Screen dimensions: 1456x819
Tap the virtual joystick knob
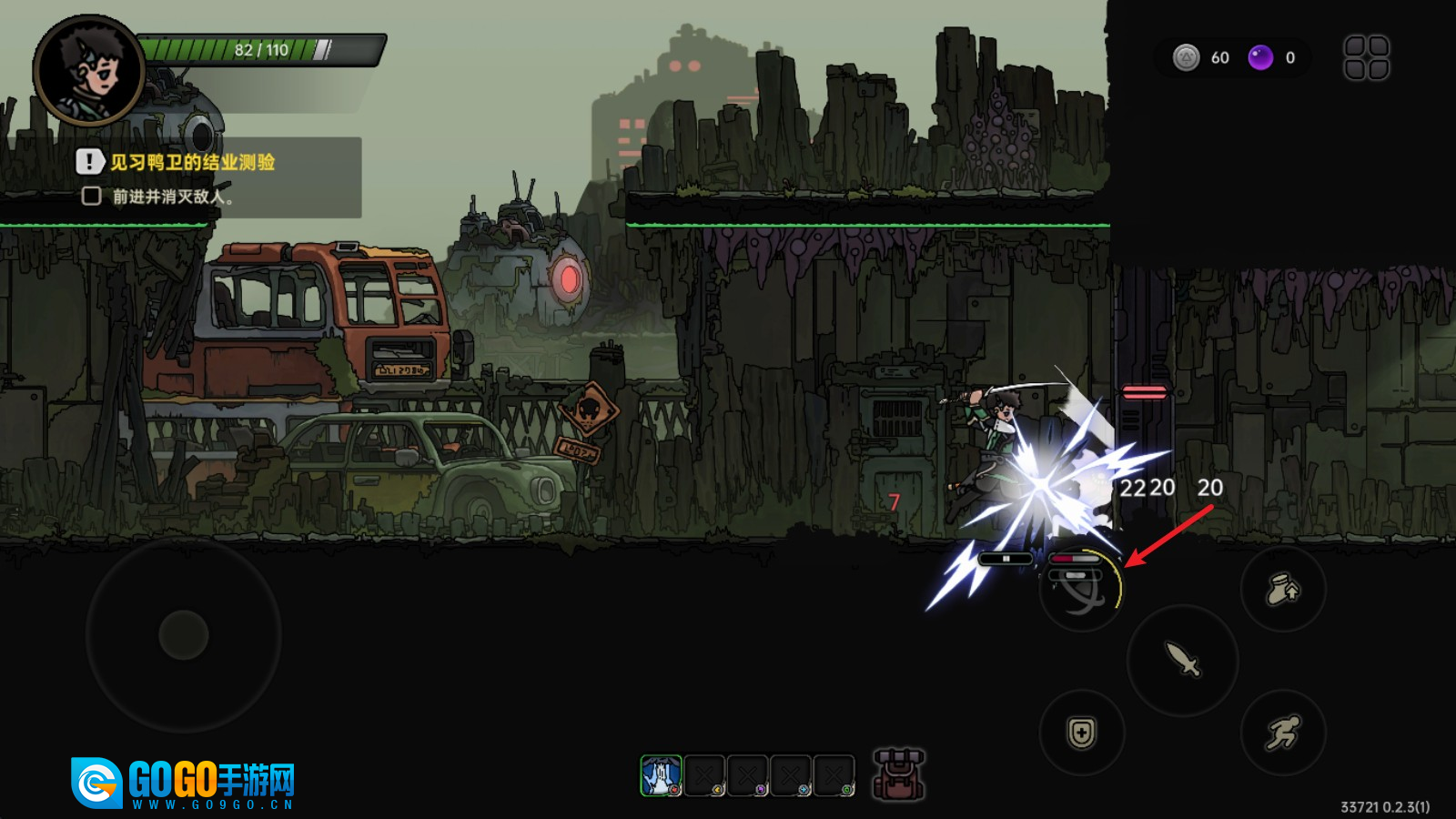[x=184, y=634]
